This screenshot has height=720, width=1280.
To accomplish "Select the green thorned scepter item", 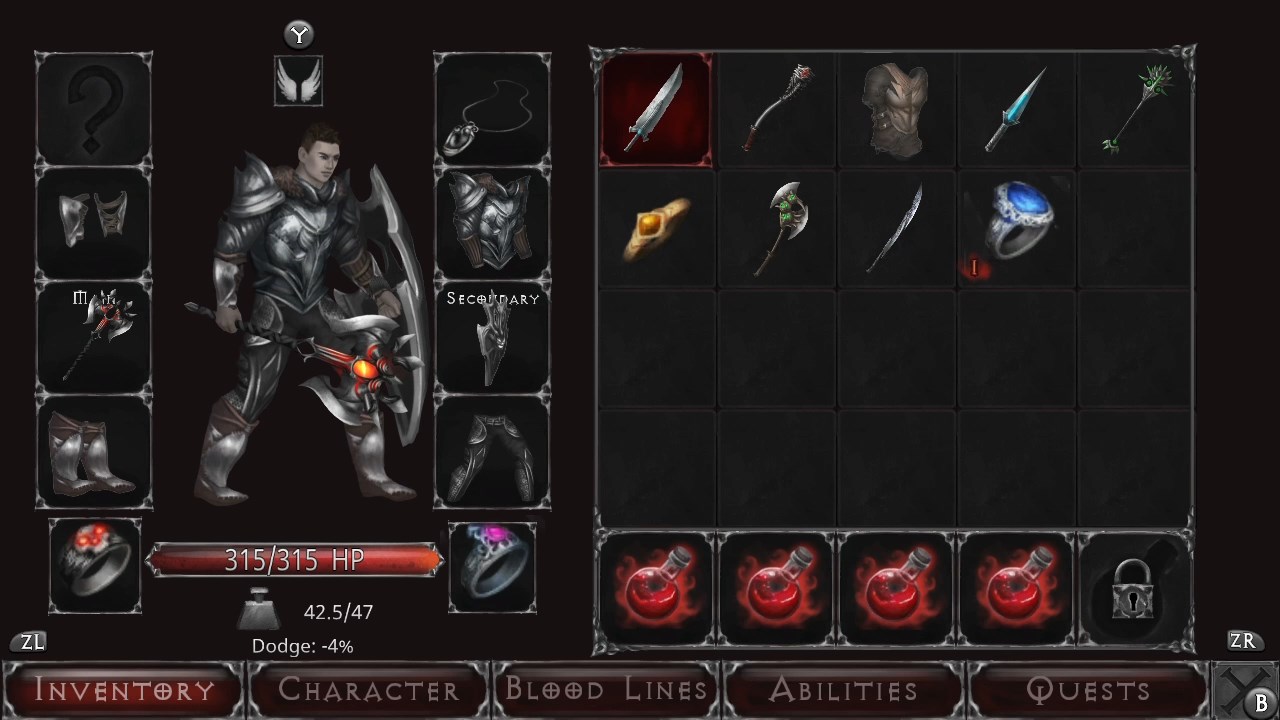I will click(x=1135, y=108).
